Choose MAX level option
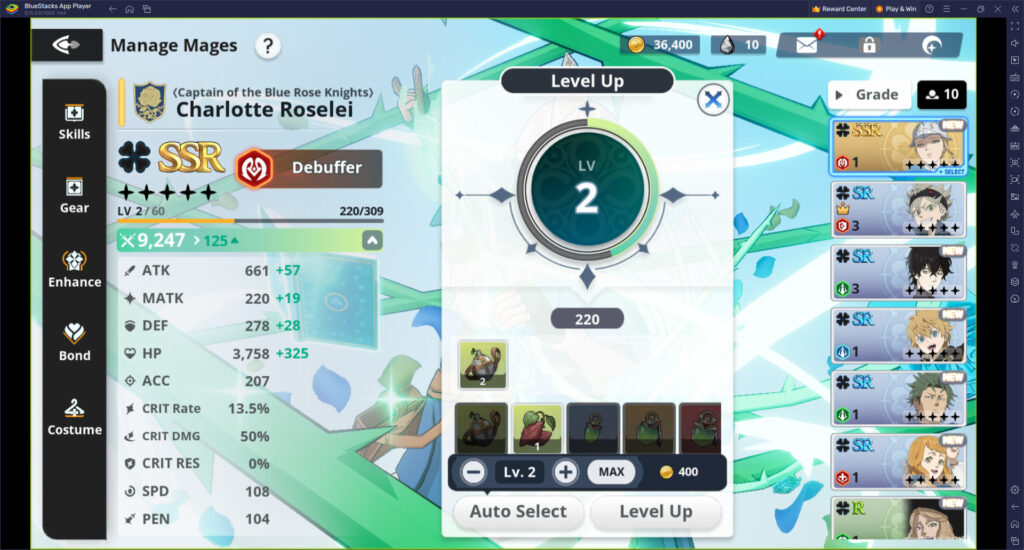The image size is (1024, 550). [x=610, y=472]
